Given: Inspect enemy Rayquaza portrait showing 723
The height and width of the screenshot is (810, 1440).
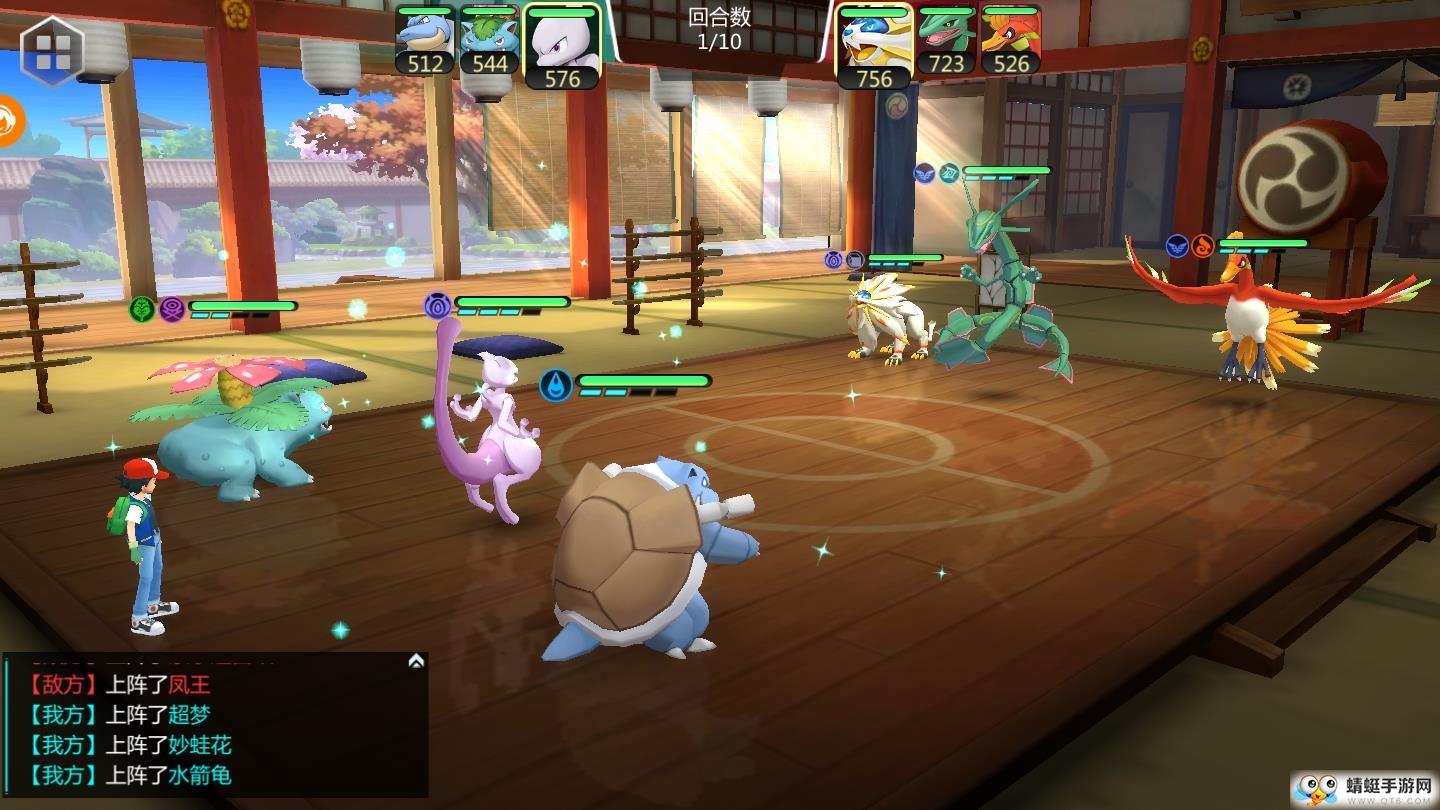Looking at the screenshot, I should pos(946,41).
